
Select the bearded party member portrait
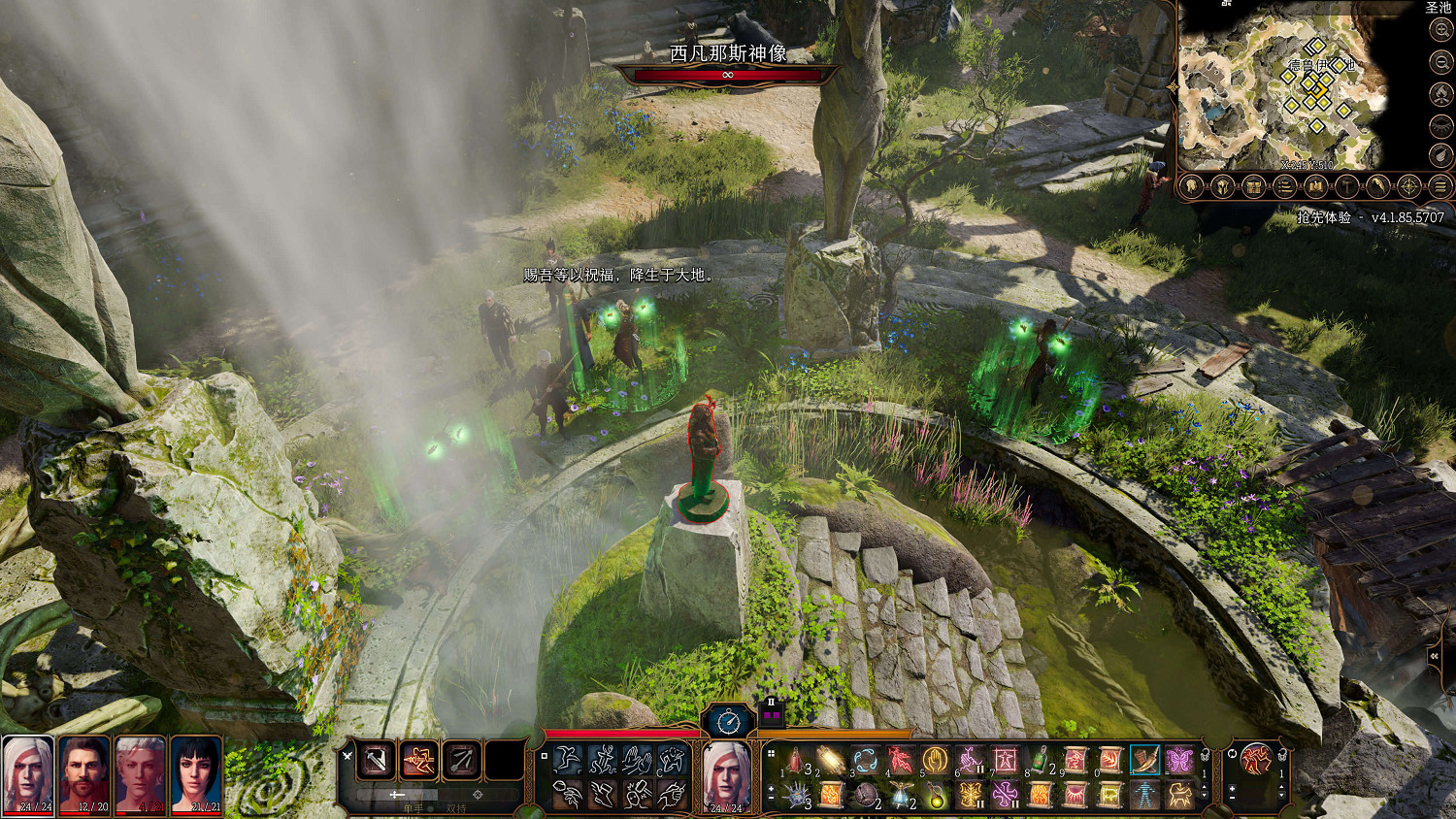84,772
